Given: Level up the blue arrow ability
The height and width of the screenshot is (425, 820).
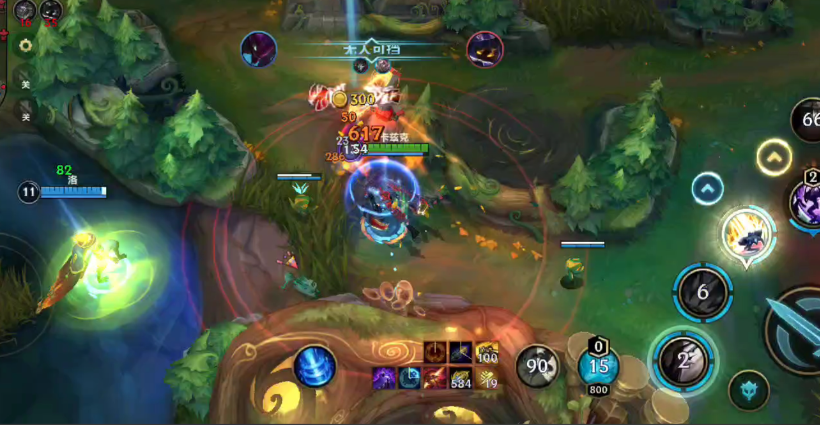Looking at the screenshot, I should coord(708,188).
